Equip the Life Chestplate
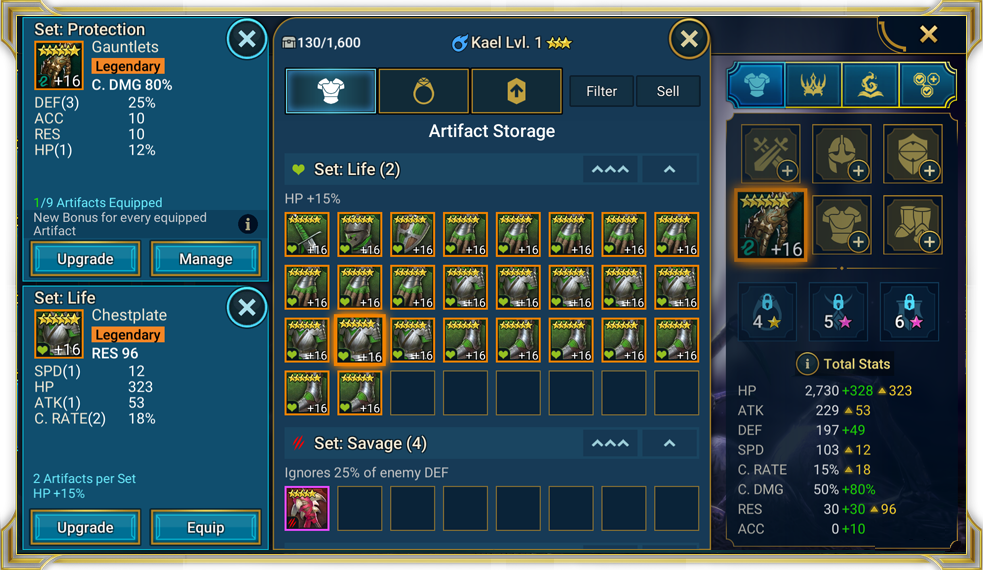 click(205, 527)
